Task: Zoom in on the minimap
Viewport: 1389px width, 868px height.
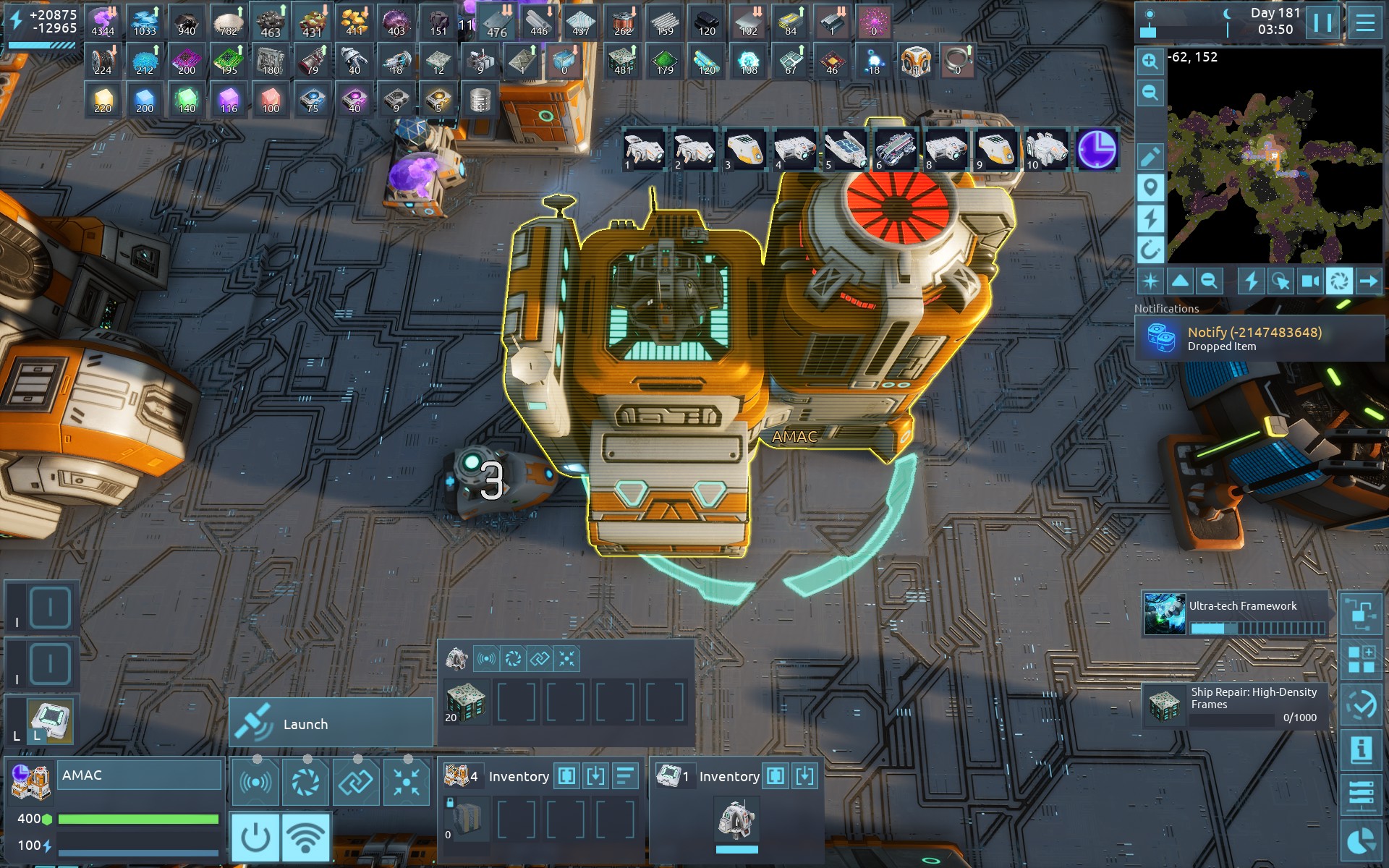Action: 1150,61
